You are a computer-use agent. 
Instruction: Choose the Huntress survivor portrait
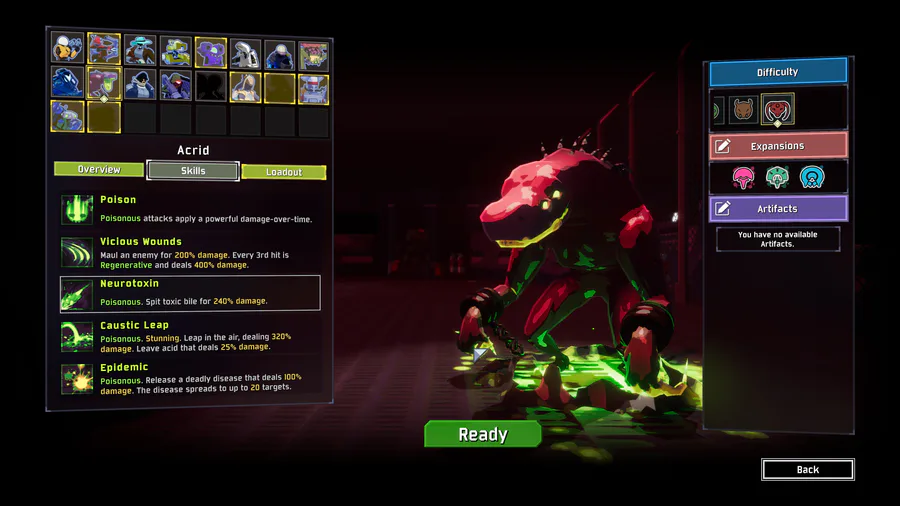tap(104, 49)
